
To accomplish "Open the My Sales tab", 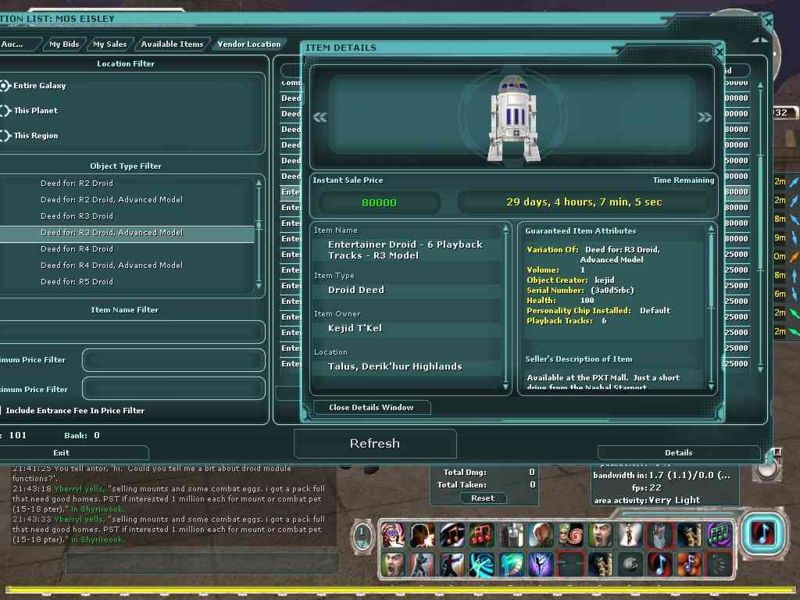I will 110,44.
